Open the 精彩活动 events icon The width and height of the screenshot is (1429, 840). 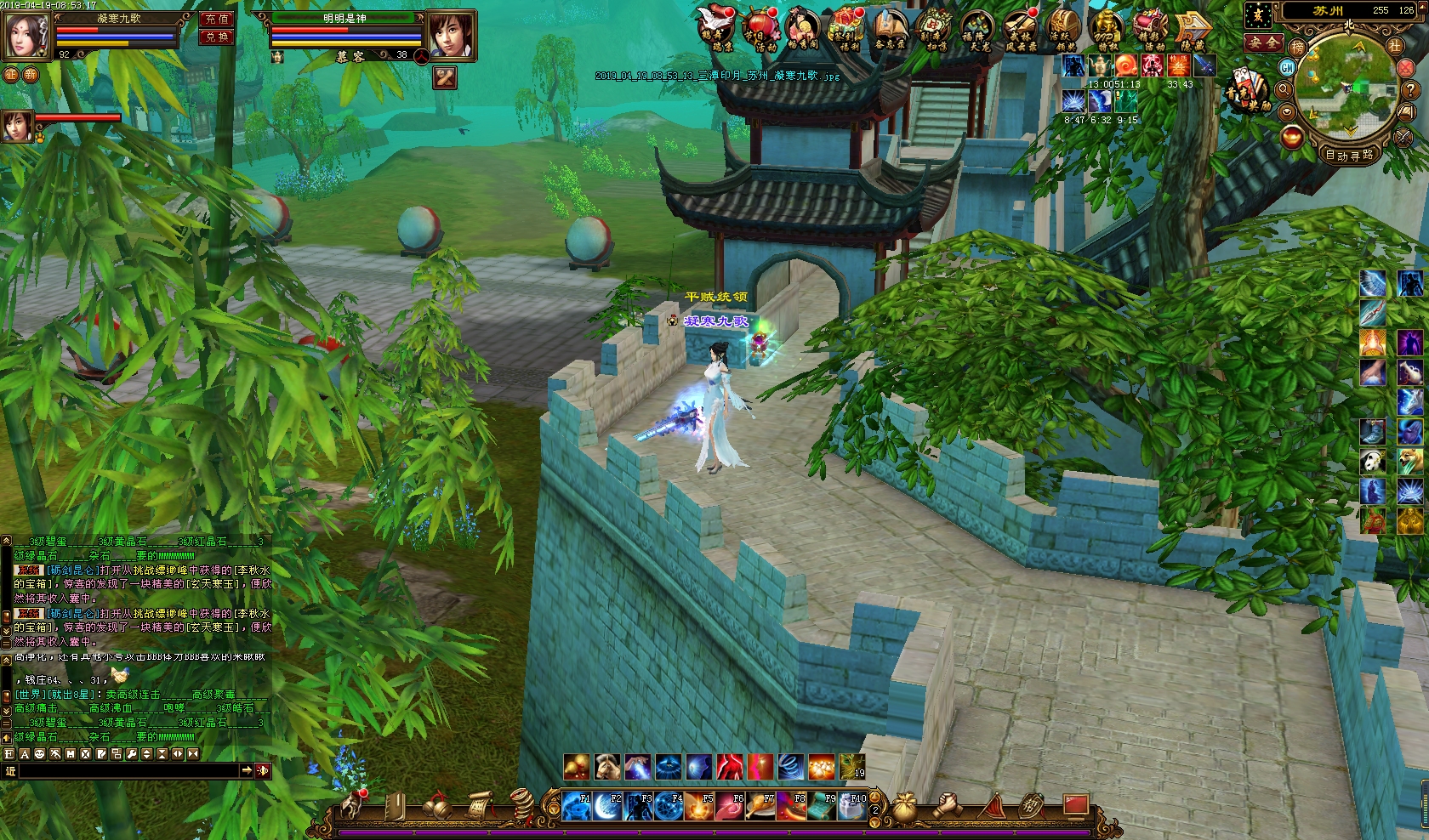pos(1150,30)
